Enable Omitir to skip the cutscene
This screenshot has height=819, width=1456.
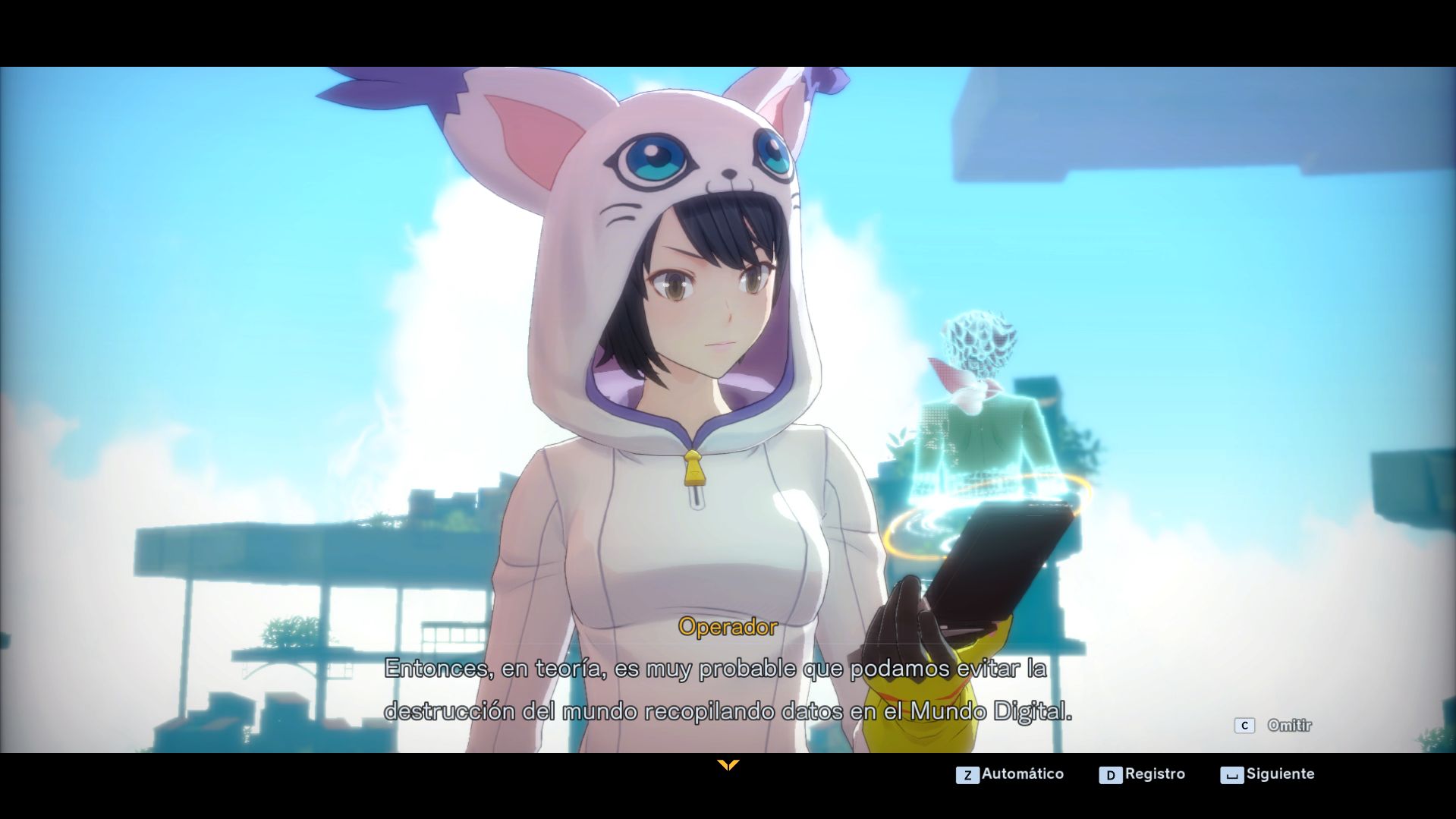pyautogui.click(x=1288, y=725)
